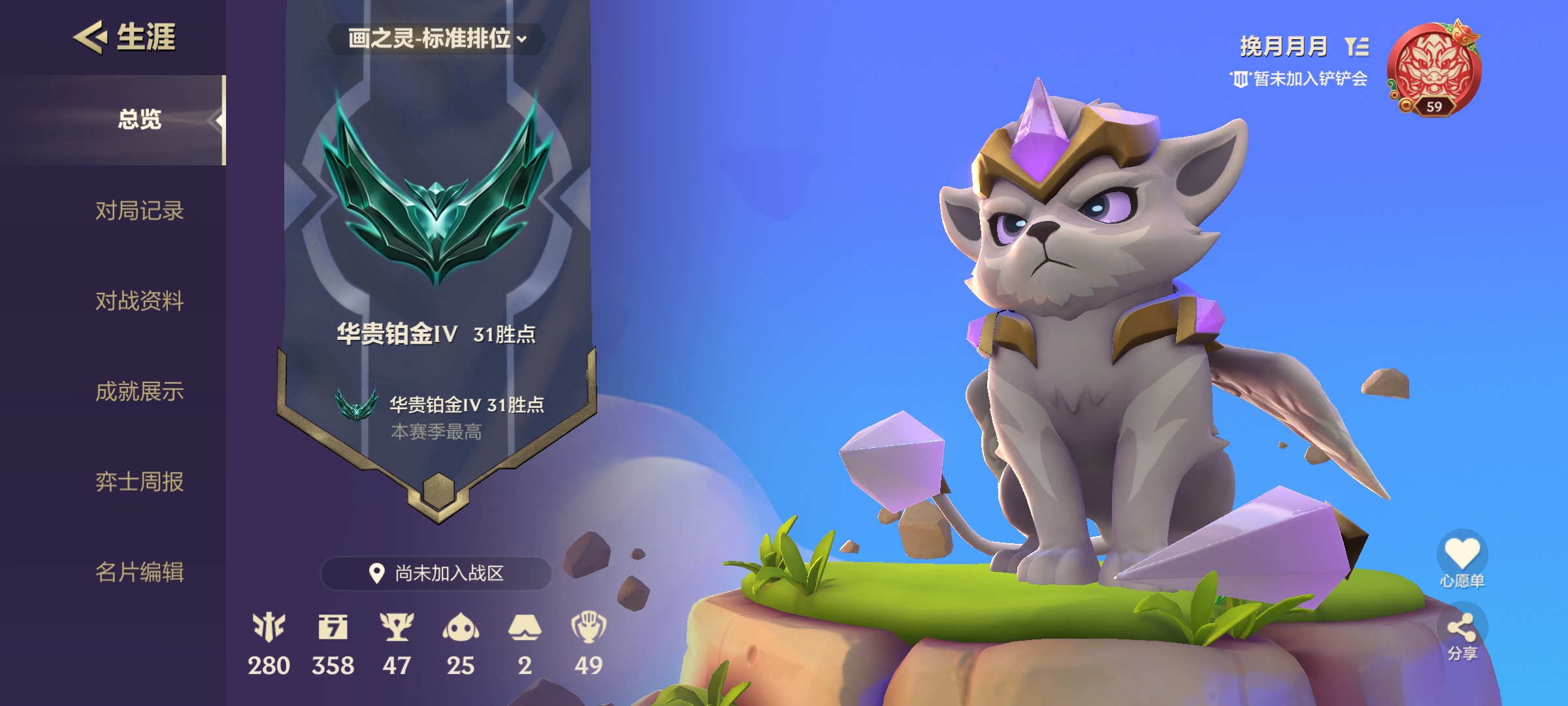1568x706 pixels.
Task: Open the 弈士周报 weekly report tab
Action: (139, 482)
